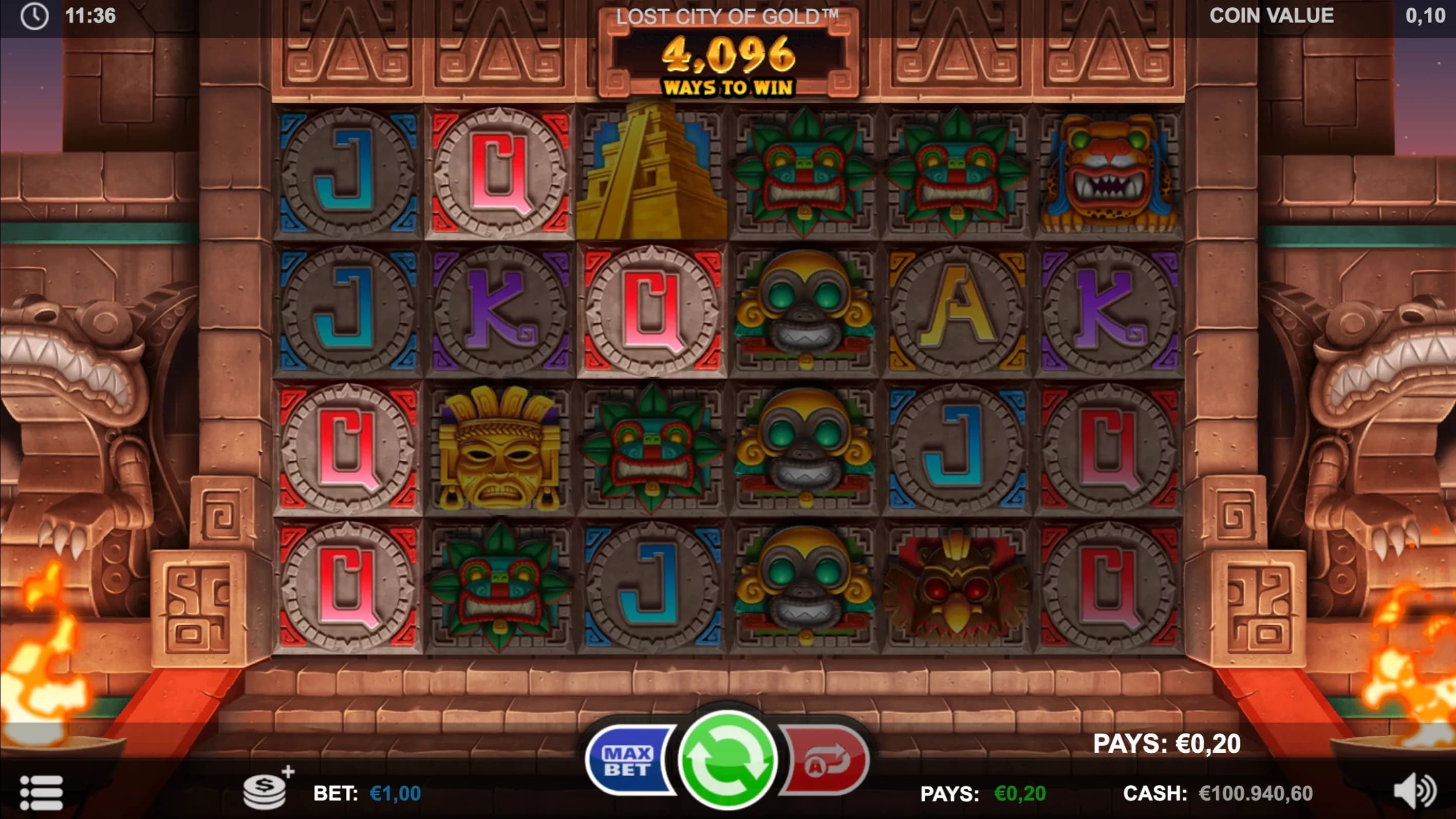The image size is (1456, 819).
Task: Activate the red autoplay button
Action: coord(825,761)
